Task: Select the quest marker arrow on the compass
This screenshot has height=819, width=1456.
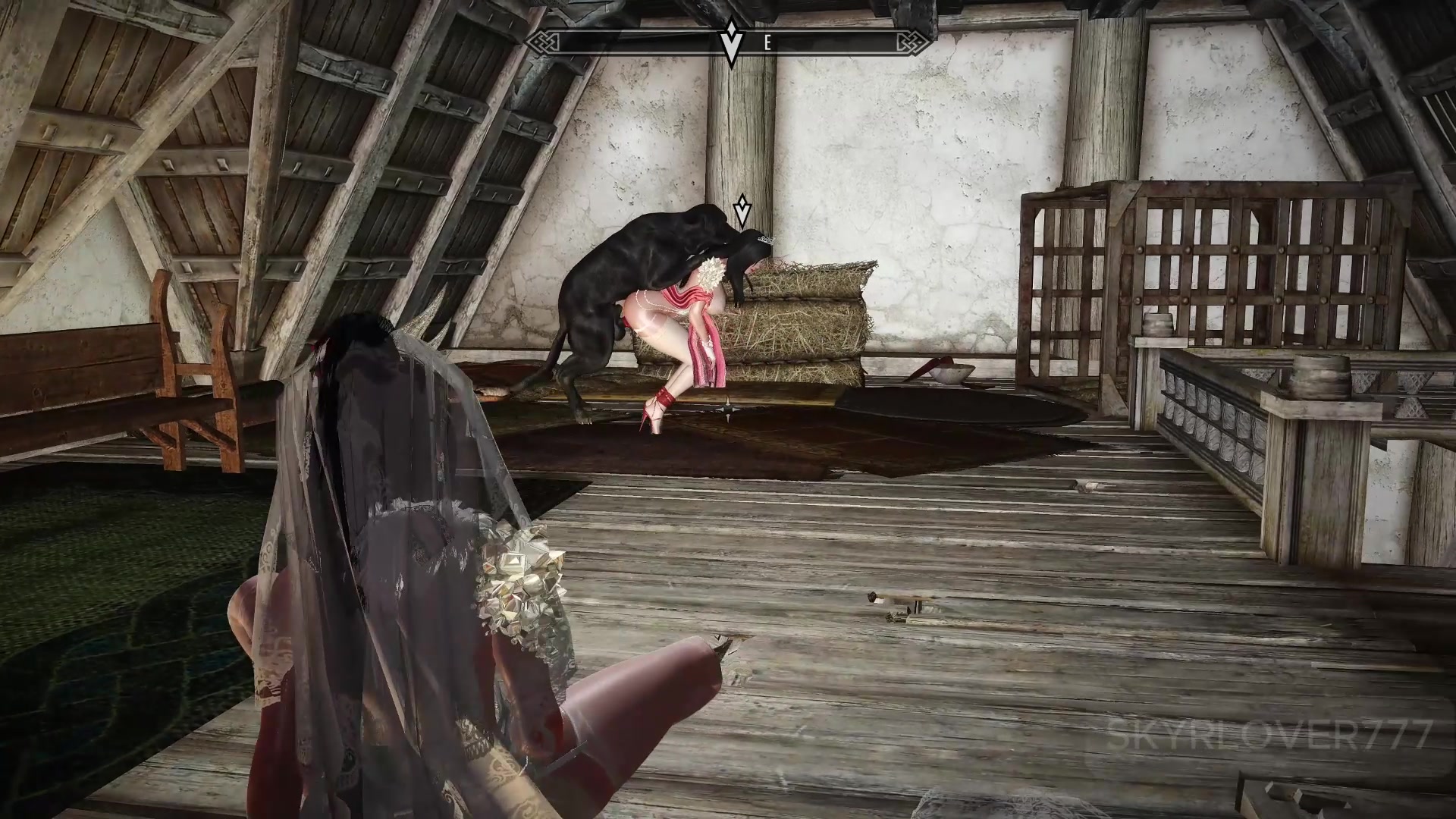Action: point(731,42)
